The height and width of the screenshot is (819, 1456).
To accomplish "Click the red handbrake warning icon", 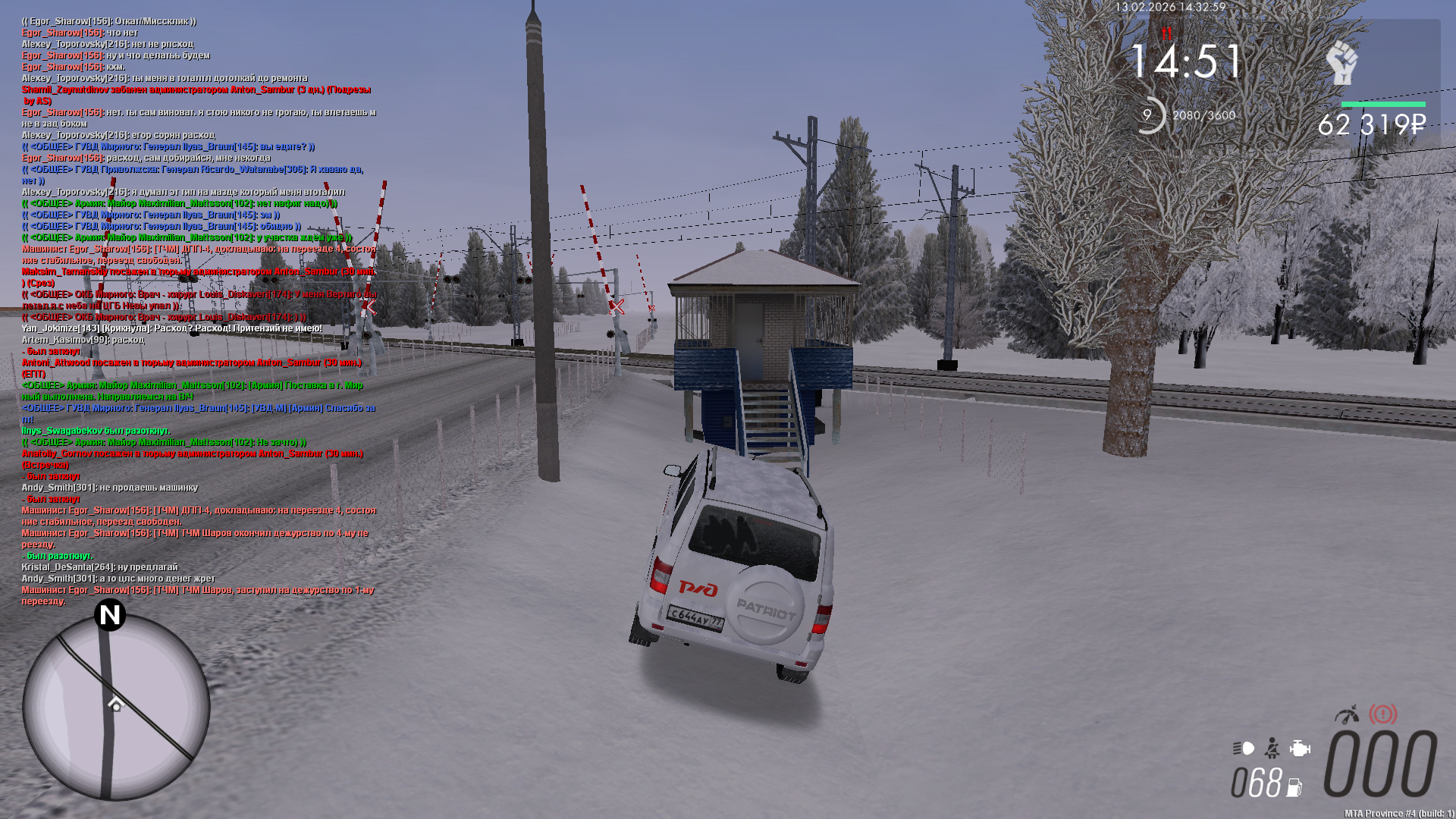I will tap(1383, 714).
